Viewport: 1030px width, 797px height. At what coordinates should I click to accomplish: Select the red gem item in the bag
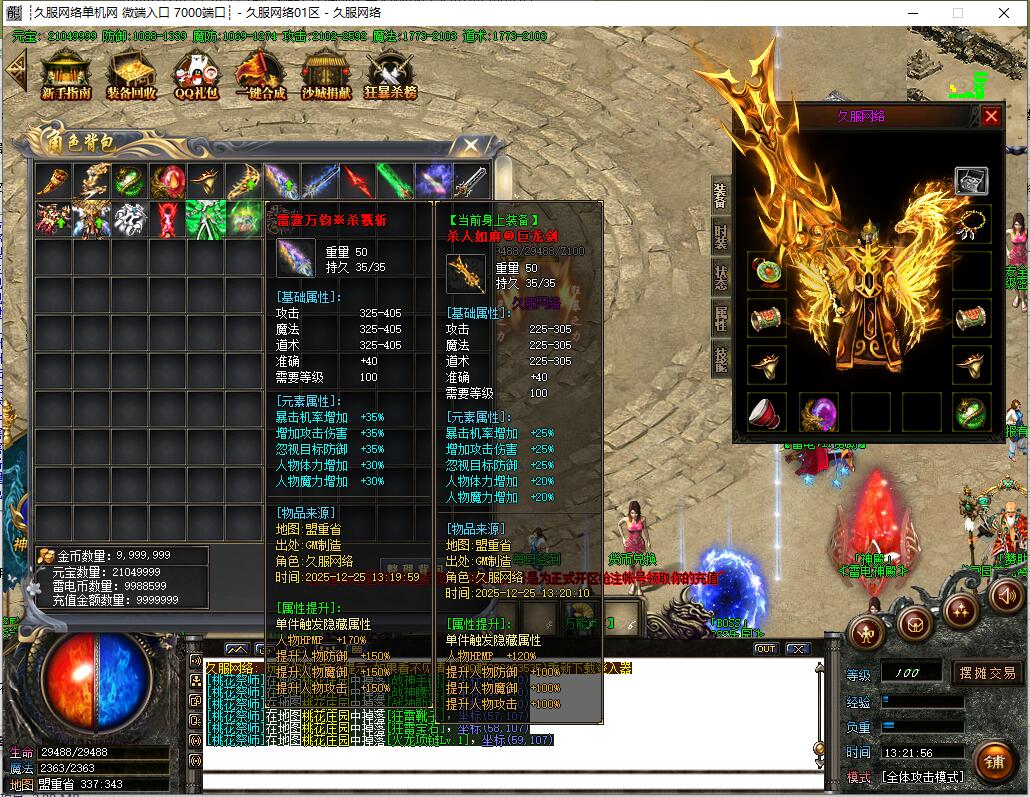(x=167, y=181)
